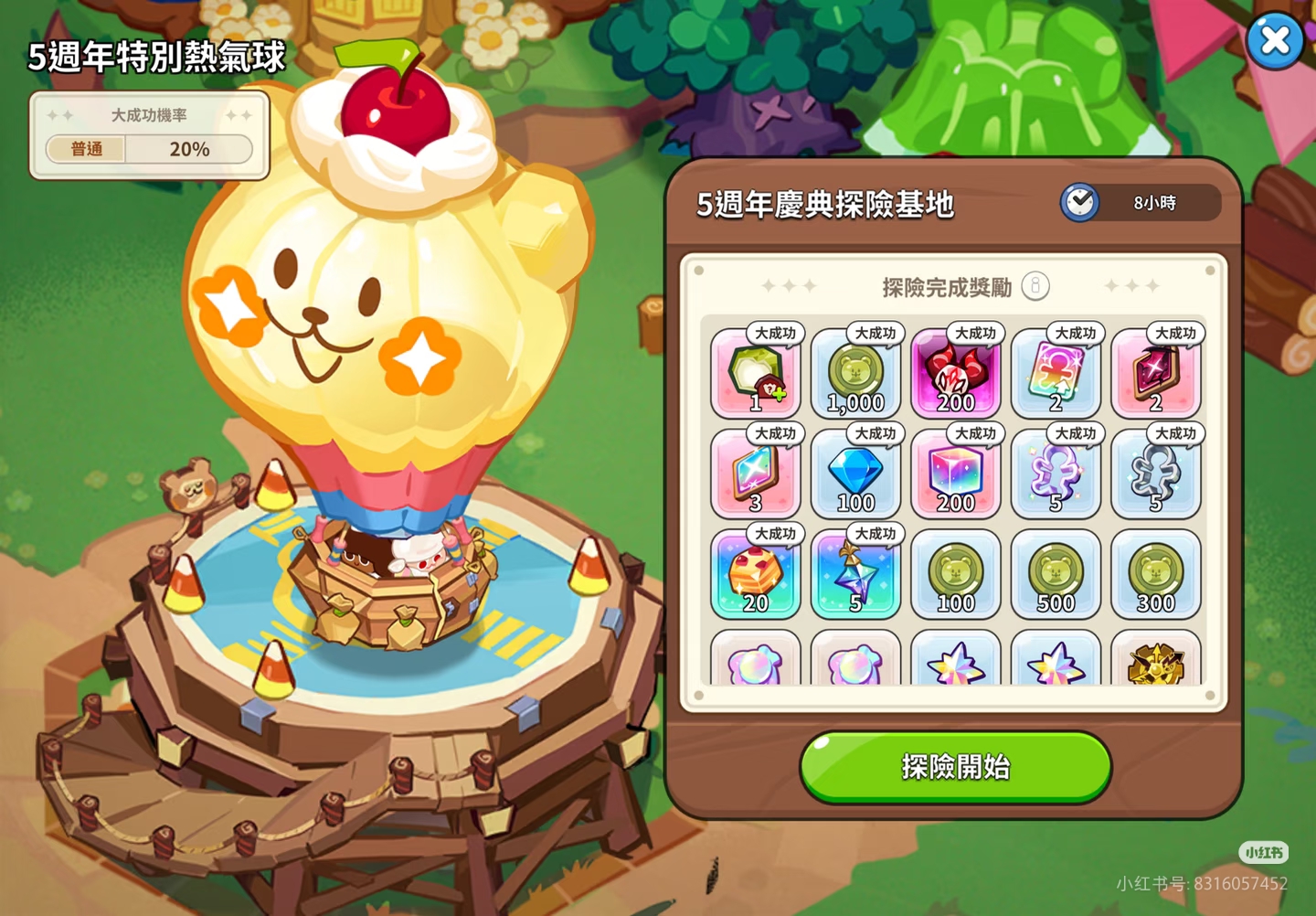The width and height of the screenshot is (1316, 916).
Task: Select the 500 bear coin reward
Action: [x=1056, y=576]
